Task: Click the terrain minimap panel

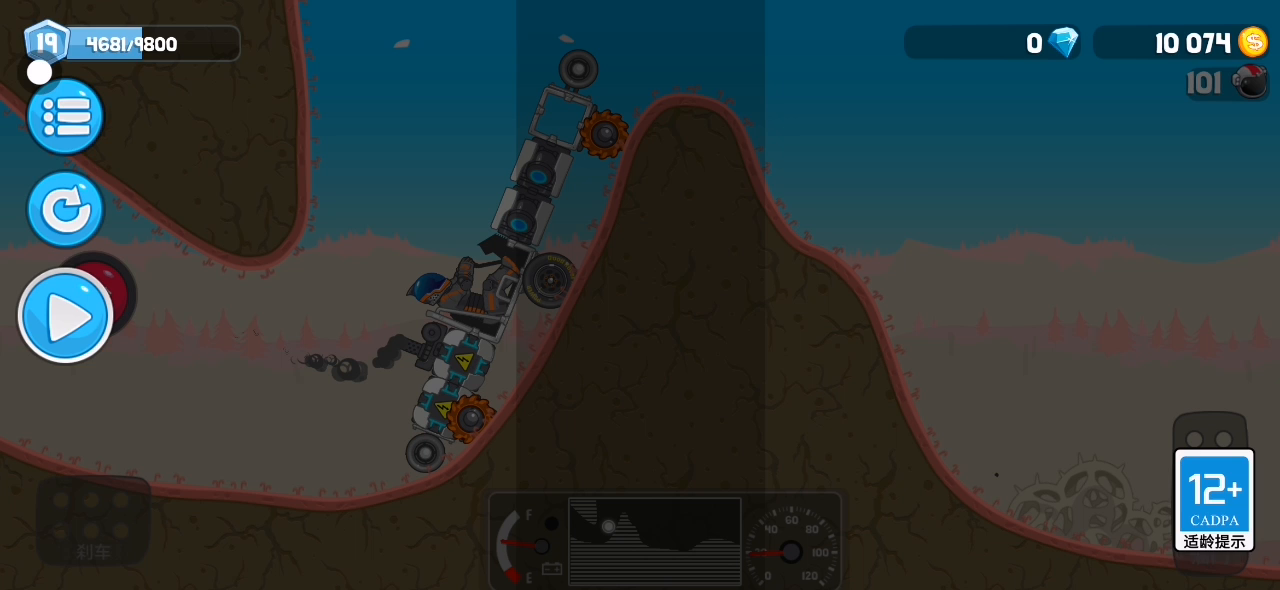Action: coord(655,540)
